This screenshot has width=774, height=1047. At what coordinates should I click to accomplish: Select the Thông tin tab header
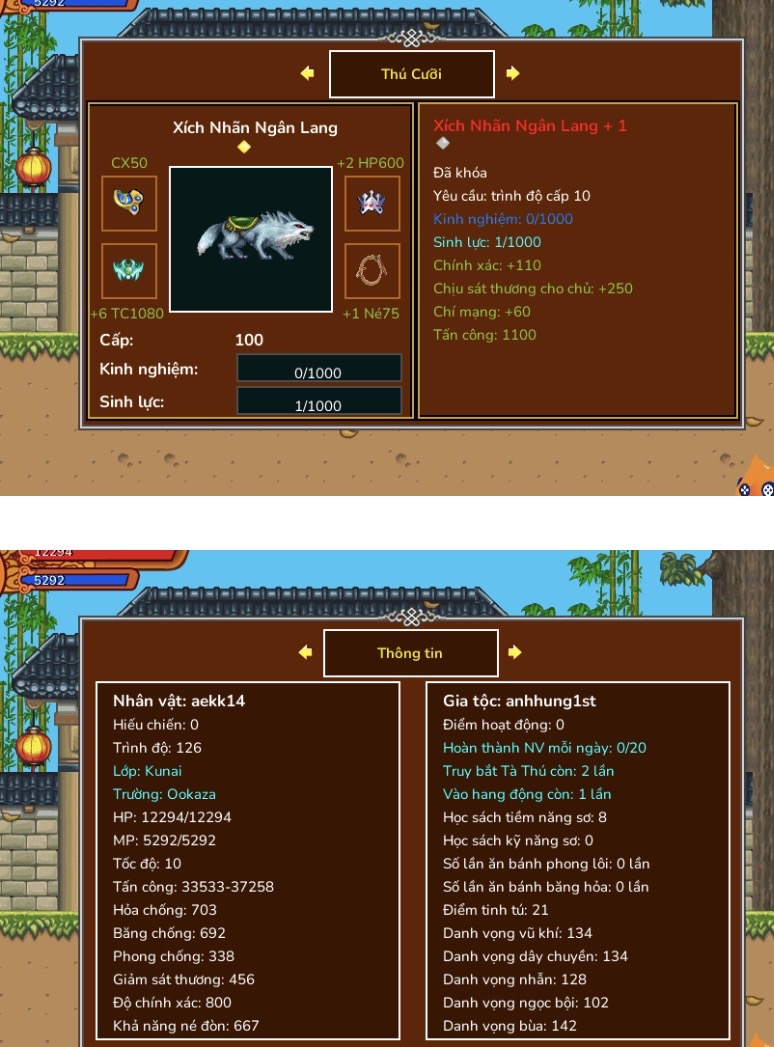point(410,653)
